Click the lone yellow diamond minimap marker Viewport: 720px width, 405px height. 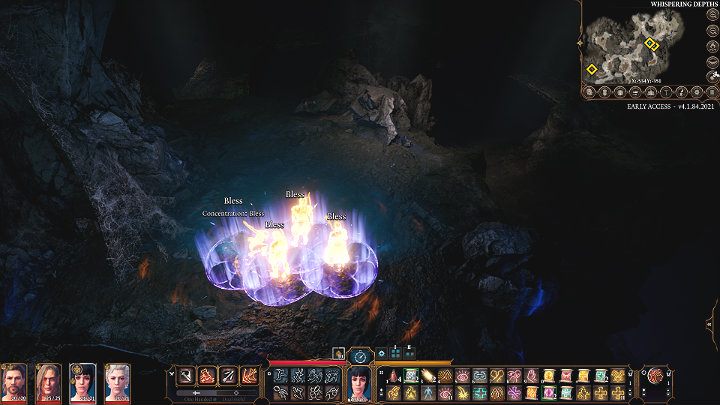591,69
